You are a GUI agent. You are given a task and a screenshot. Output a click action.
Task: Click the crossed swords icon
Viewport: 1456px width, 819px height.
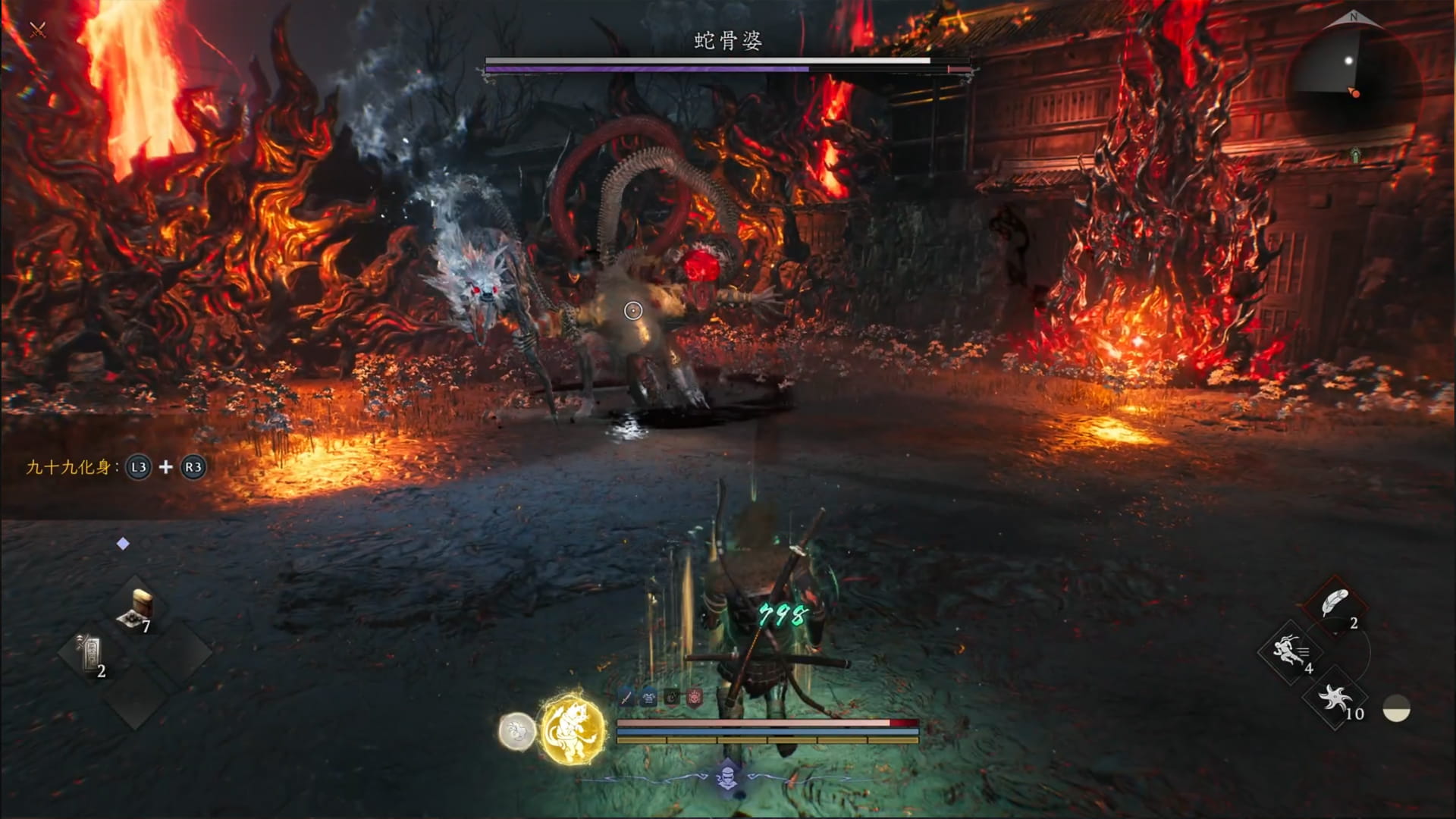[x=38, y=30]
